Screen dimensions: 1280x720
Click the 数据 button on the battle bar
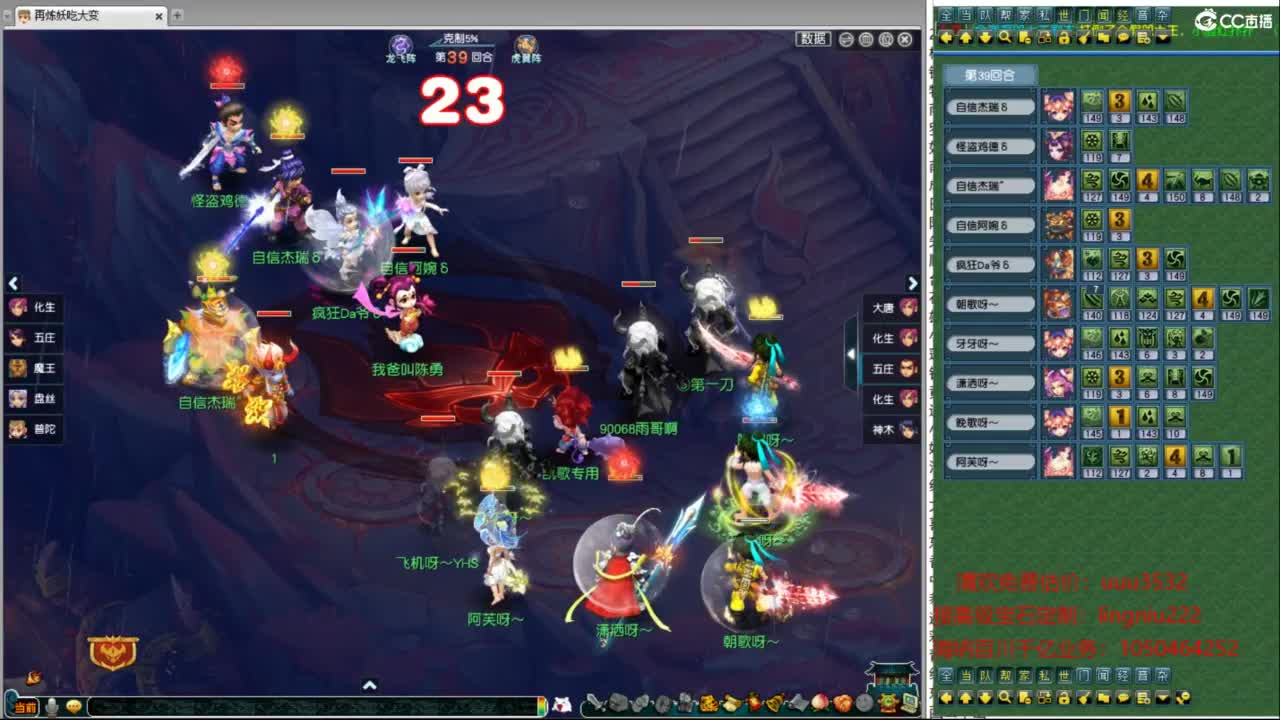(813, 38)
